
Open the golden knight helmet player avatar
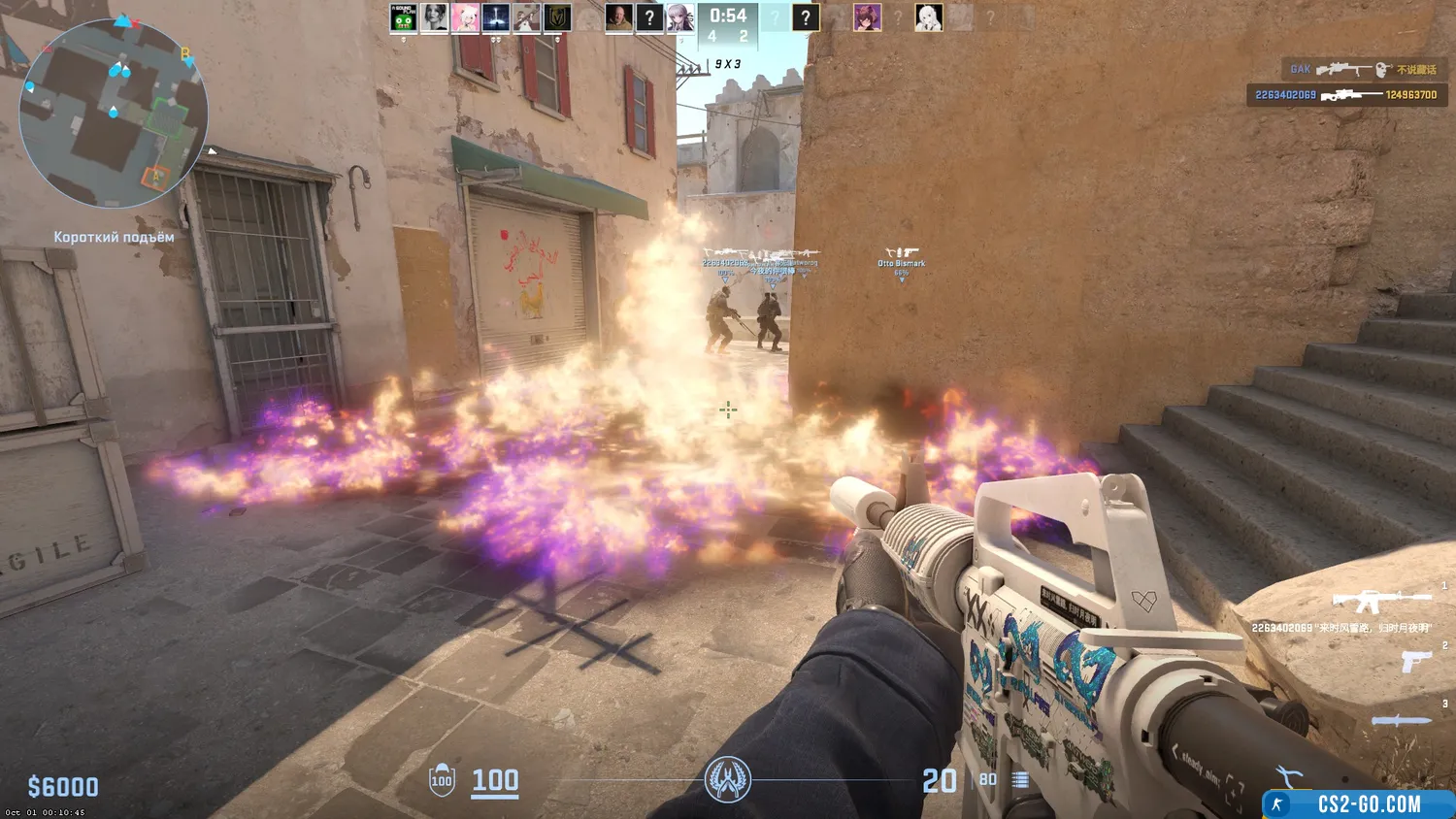[557, 17]
